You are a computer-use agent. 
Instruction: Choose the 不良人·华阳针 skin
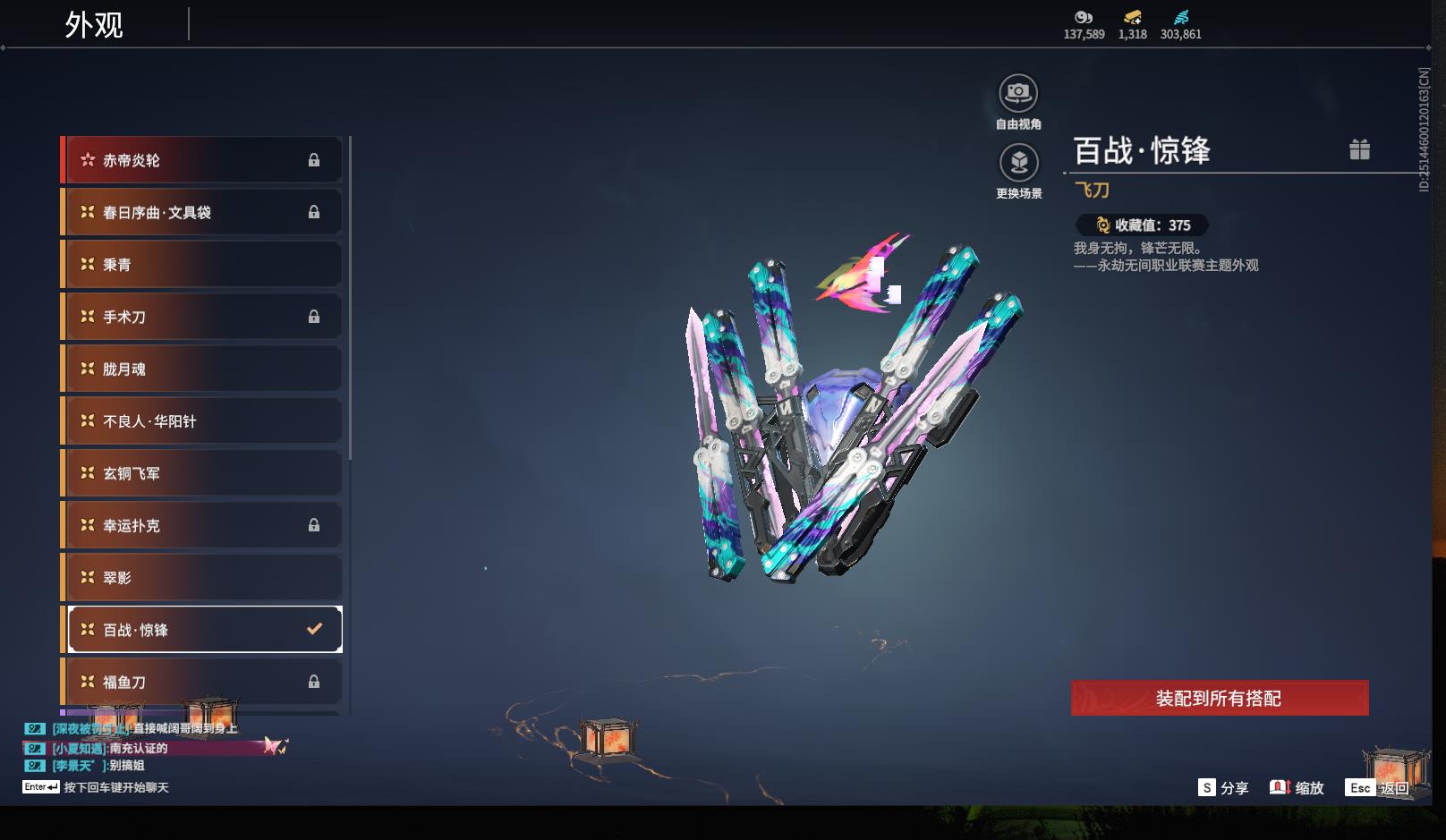click(201, 421)
